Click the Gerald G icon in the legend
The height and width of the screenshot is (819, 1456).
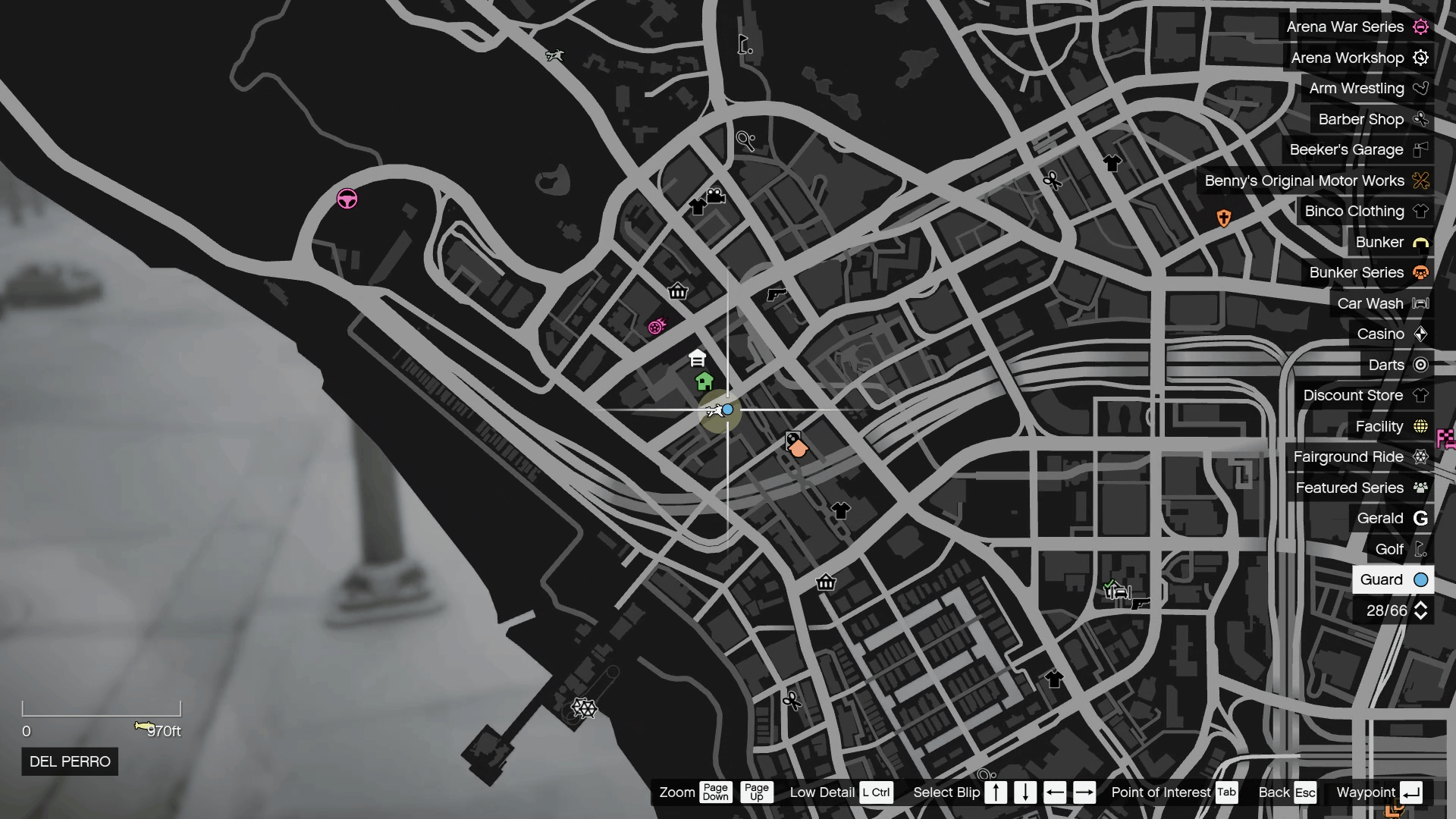pyautogui.click(x=1421, y=518)
